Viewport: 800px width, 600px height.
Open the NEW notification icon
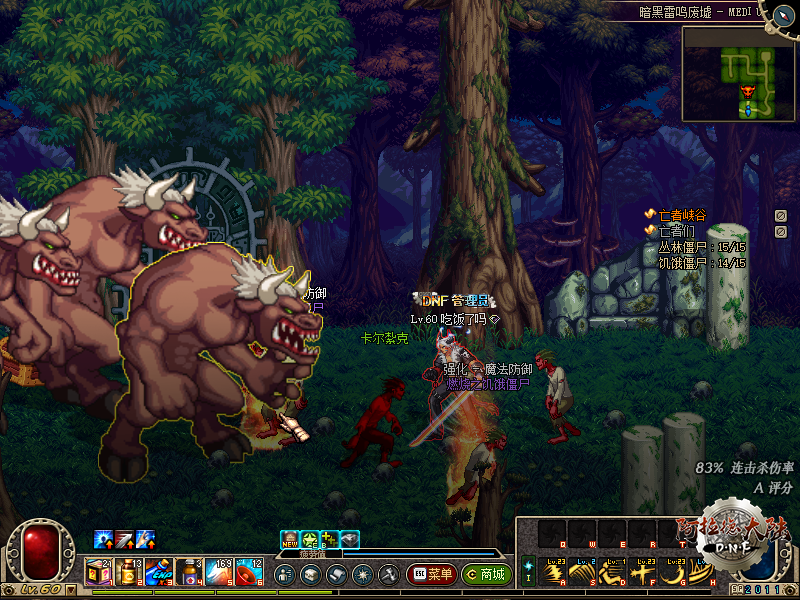click(x=290, y=539)
